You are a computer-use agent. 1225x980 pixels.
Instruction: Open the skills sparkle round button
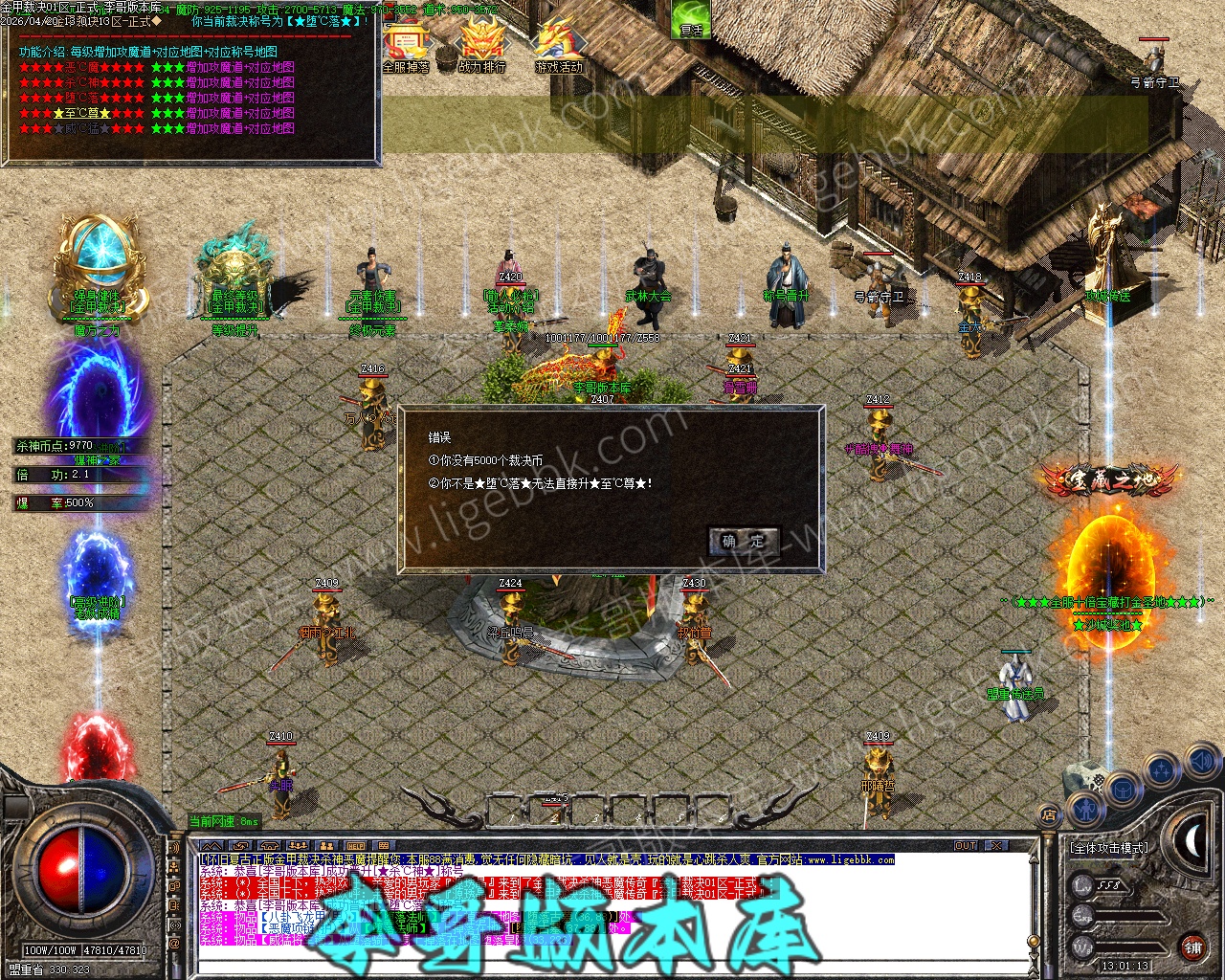[1162, 769]
